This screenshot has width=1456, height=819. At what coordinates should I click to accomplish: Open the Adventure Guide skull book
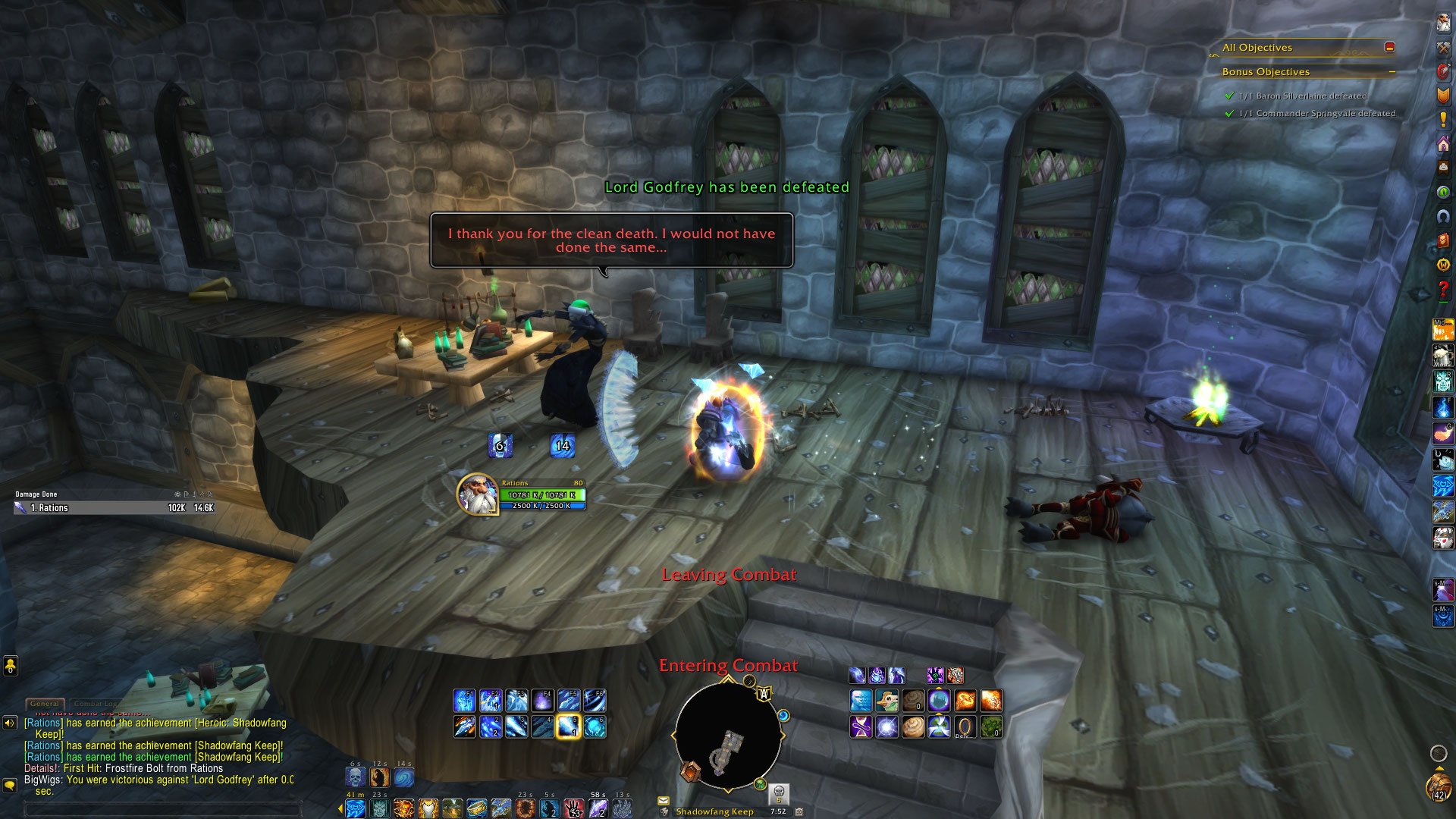click(1443, 240)
